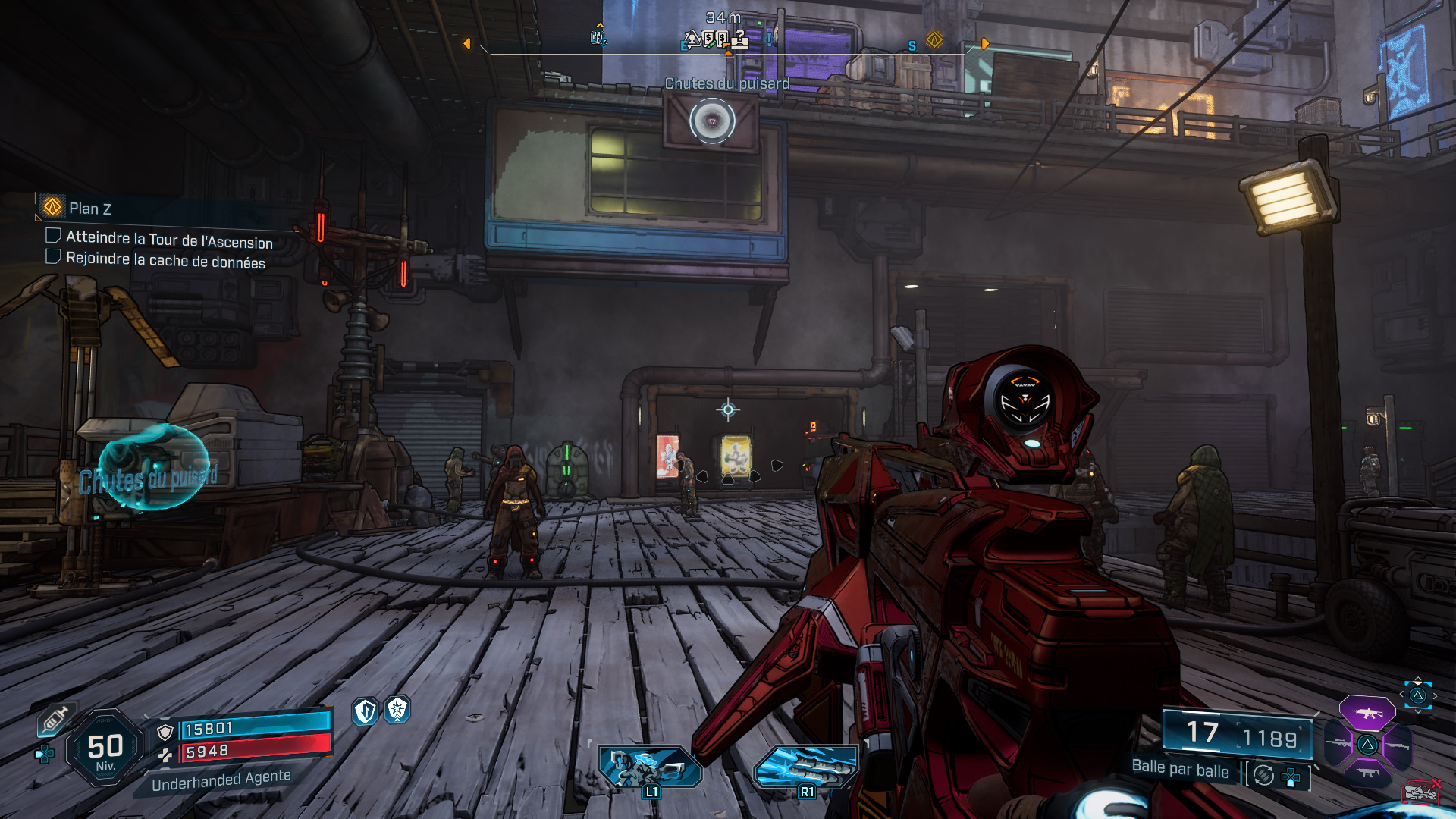Click the level 50 character badge
The image size is (1456, 819).
pyautogui.click(x=105, y=748)
